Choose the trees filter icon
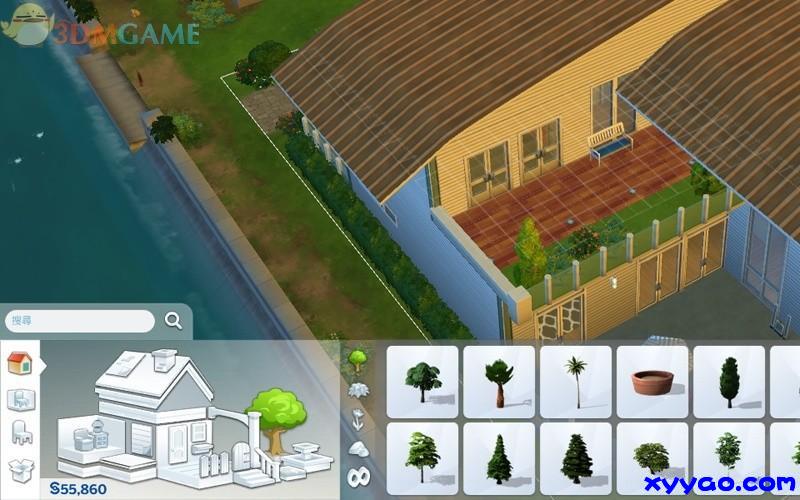 click(x=357, y=358)
